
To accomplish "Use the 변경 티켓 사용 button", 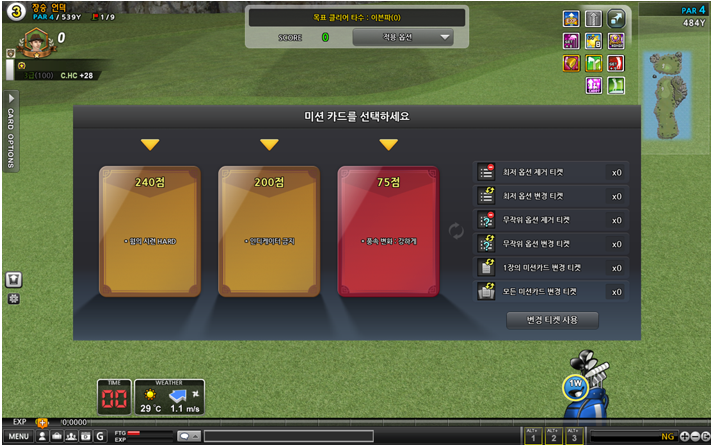I will [552, 320].
